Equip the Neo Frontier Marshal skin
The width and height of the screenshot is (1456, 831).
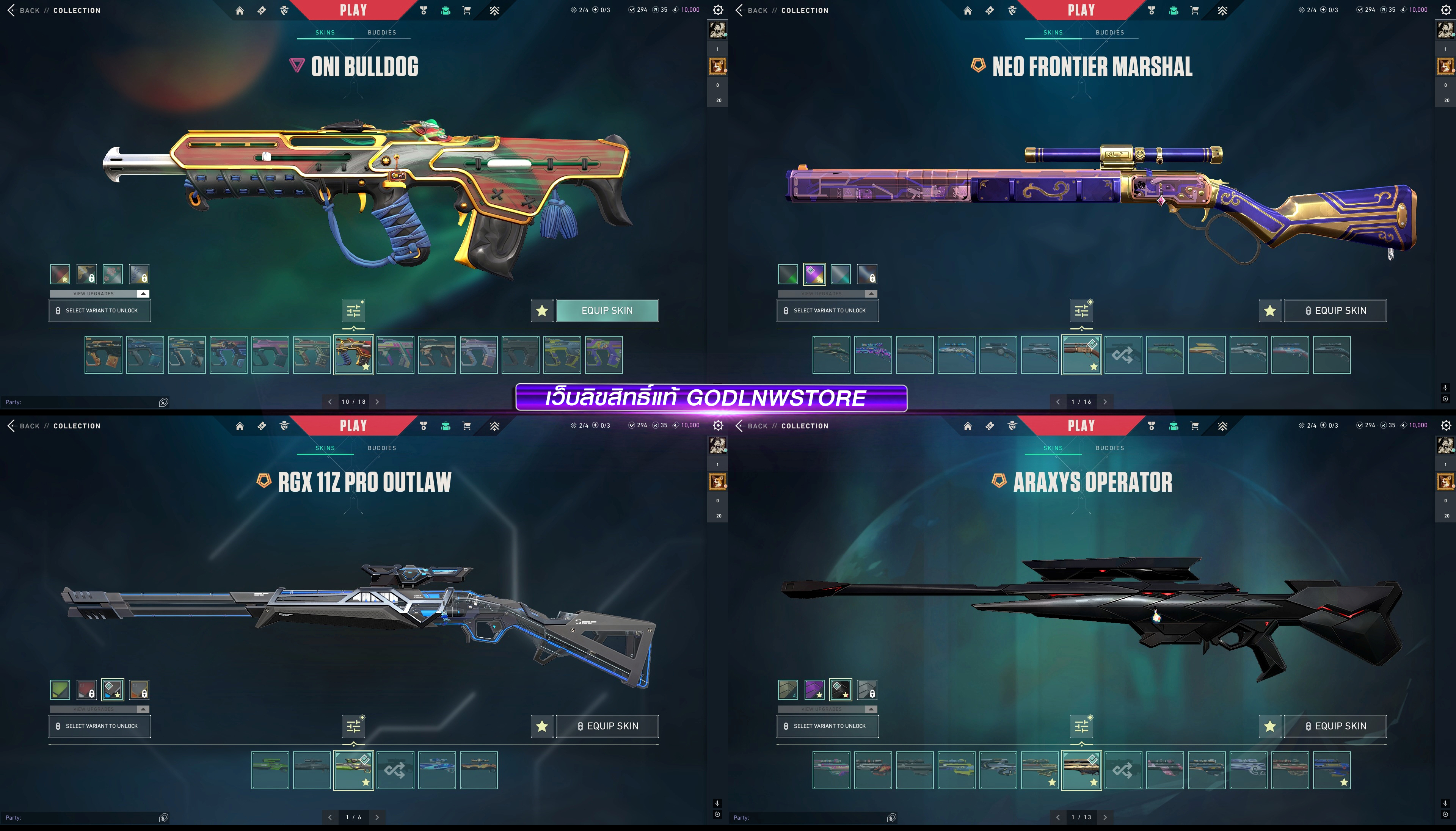tap(1334, 310)
